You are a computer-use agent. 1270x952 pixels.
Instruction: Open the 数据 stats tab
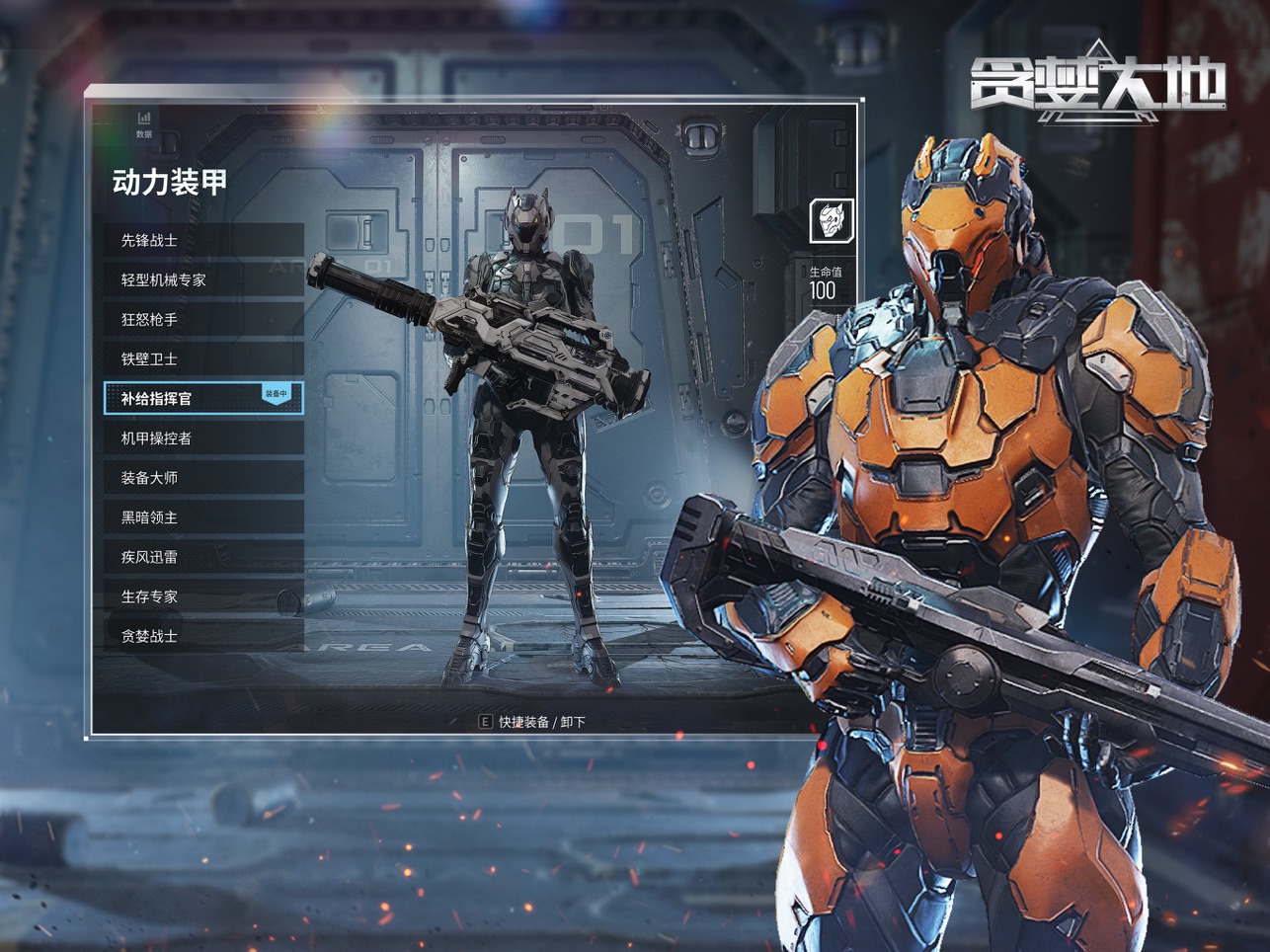[x=144, y=123]
